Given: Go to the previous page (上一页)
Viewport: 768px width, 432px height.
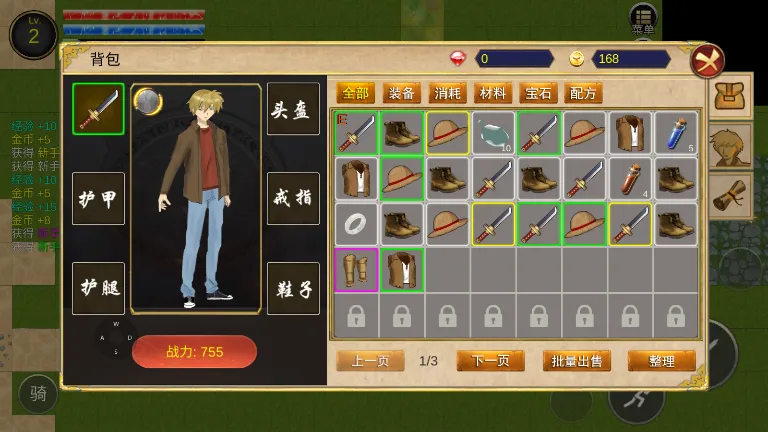Looking at the screenshot, I should click(x=370, y=361).
